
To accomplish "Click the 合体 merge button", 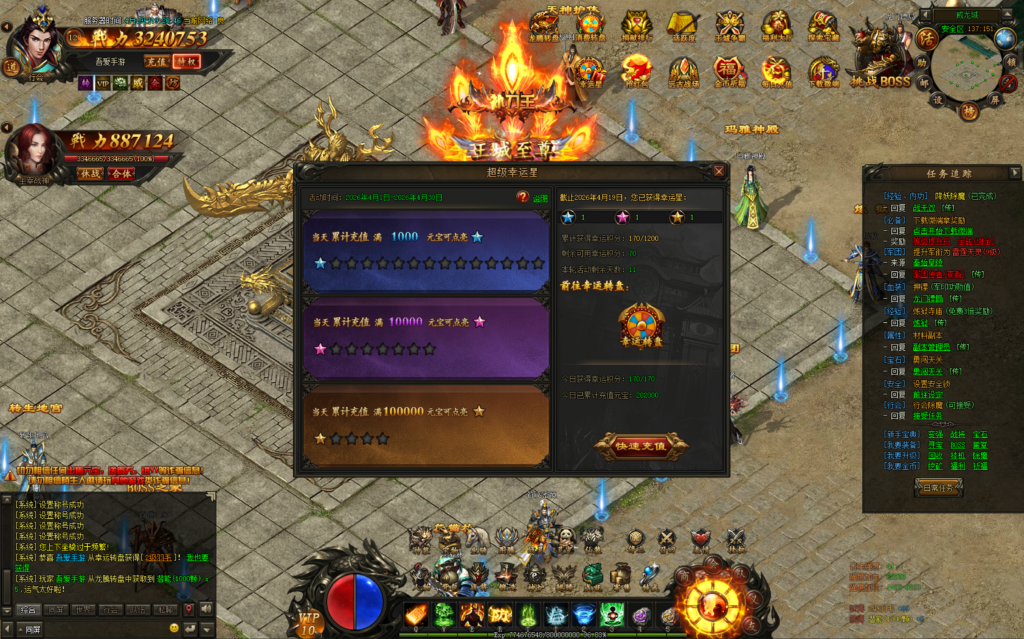I will click(121, 173).
